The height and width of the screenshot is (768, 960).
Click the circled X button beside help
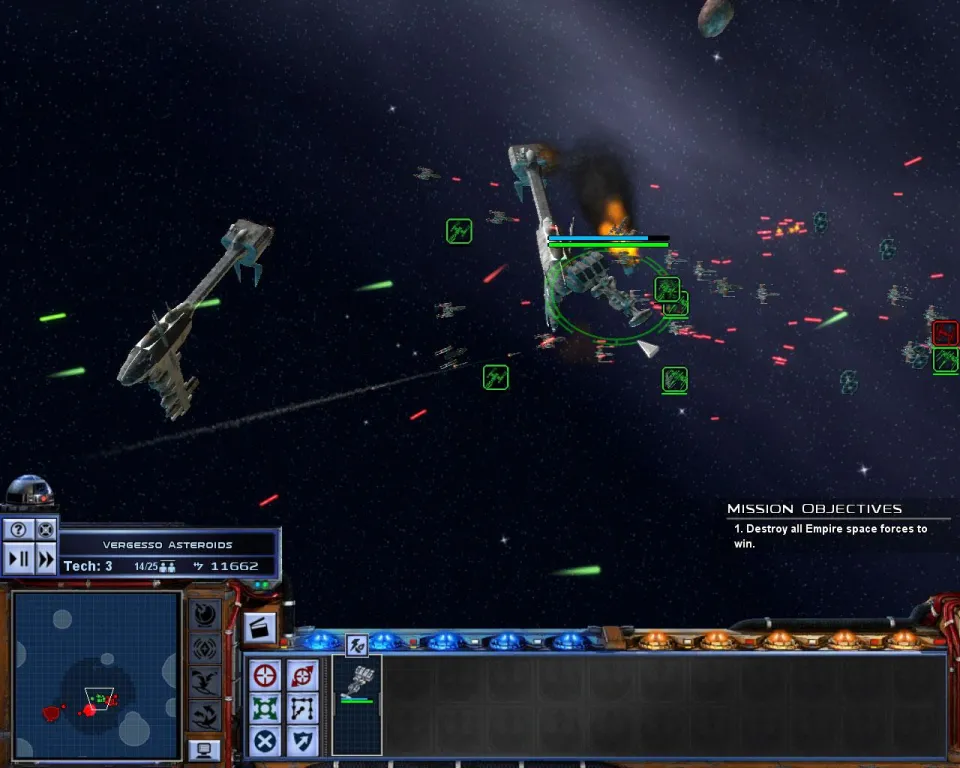click(x=45, y=530)
